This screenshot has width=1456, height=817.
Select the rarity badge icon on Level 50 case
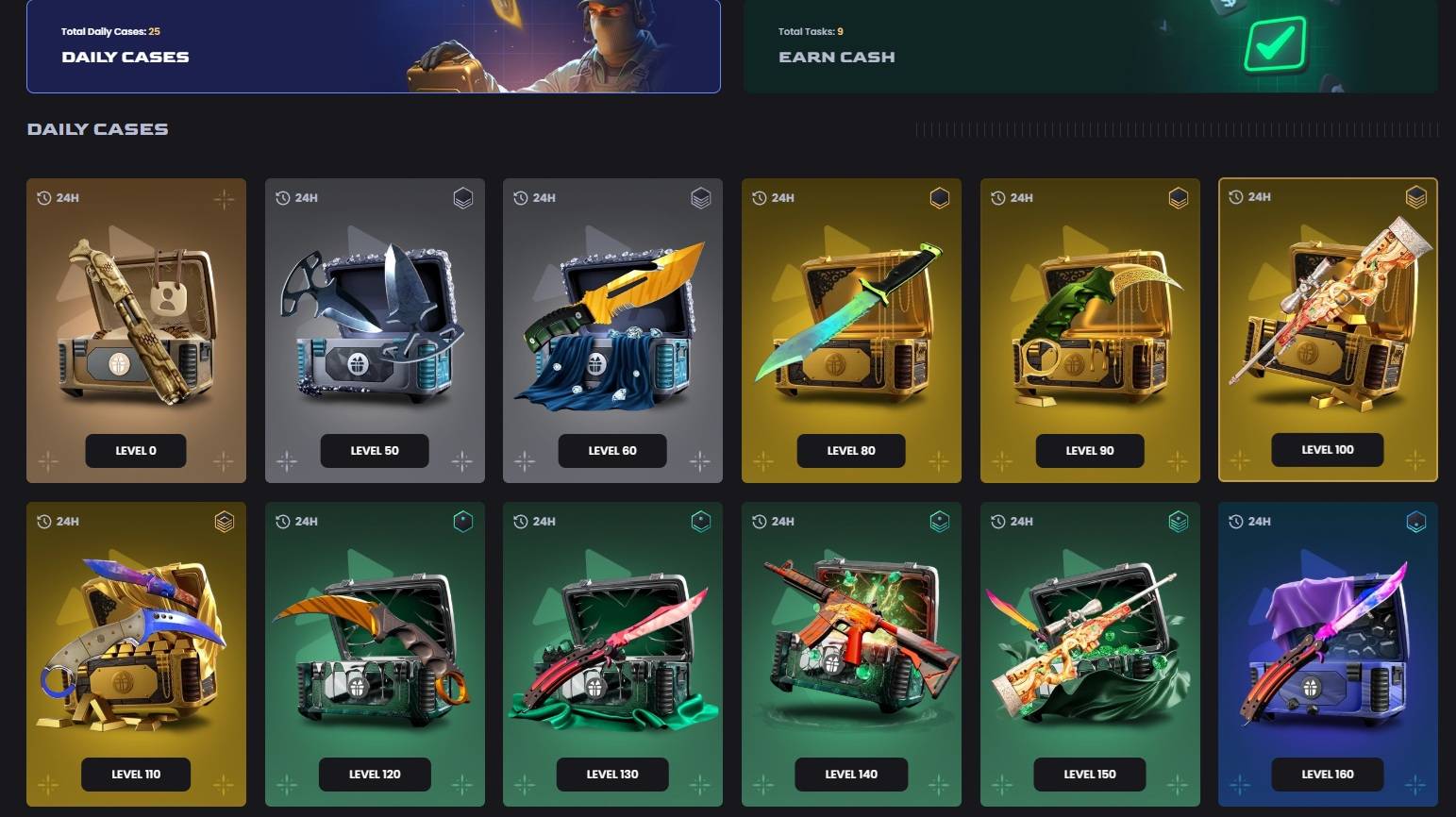tap(463, 199)
